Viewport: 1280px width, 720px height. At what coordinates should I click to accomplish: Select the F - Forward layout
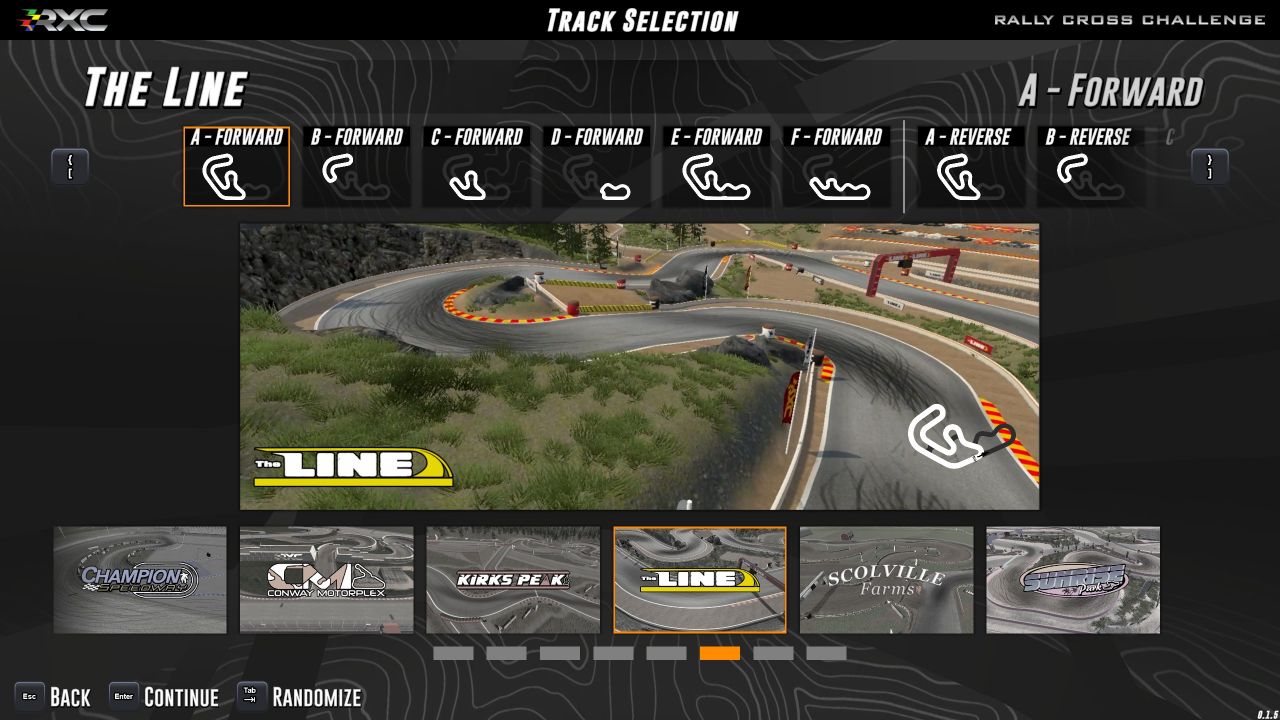click(x=836, y=167)
